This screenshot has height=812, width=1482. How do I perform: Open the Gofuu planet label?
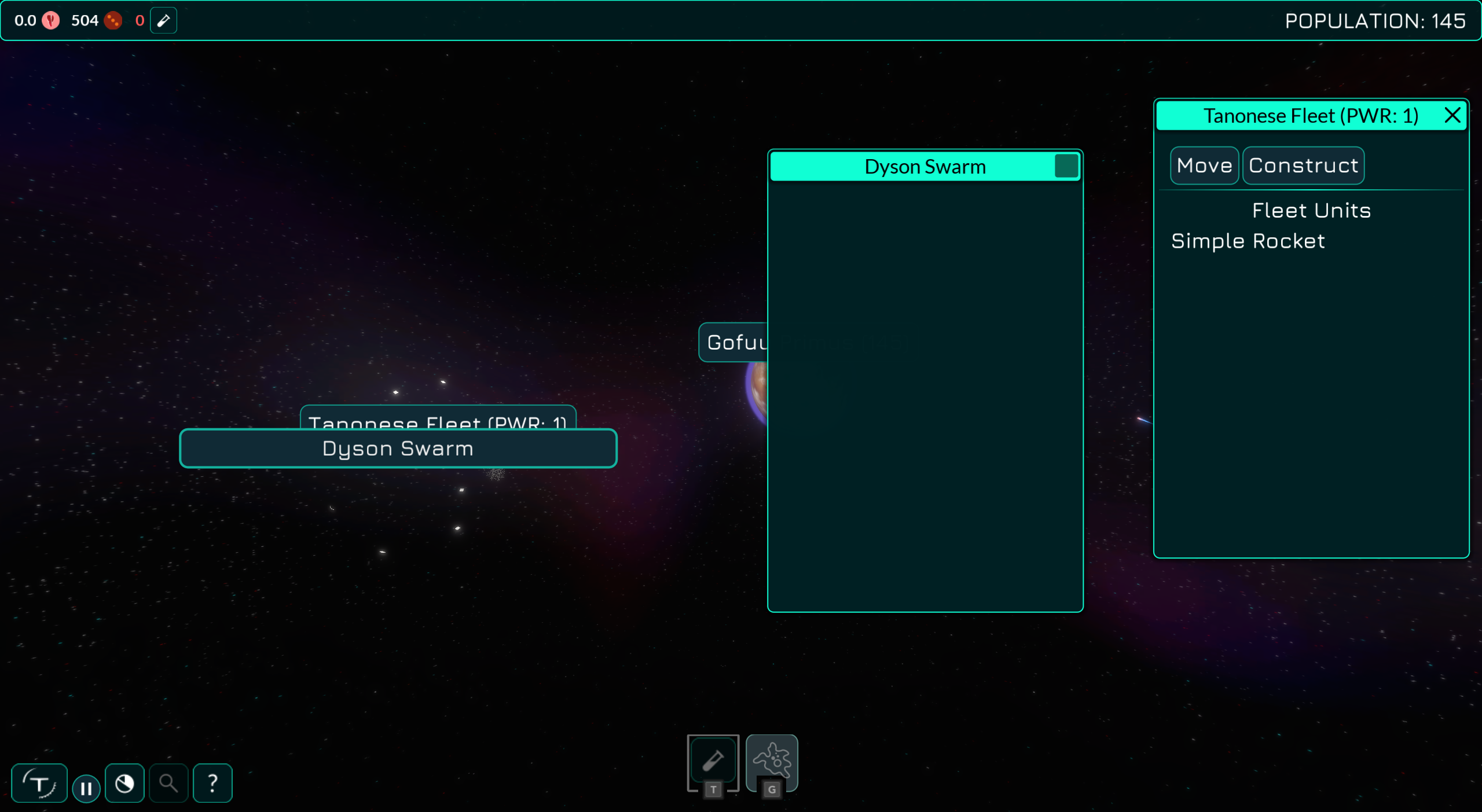coord(735,342)
